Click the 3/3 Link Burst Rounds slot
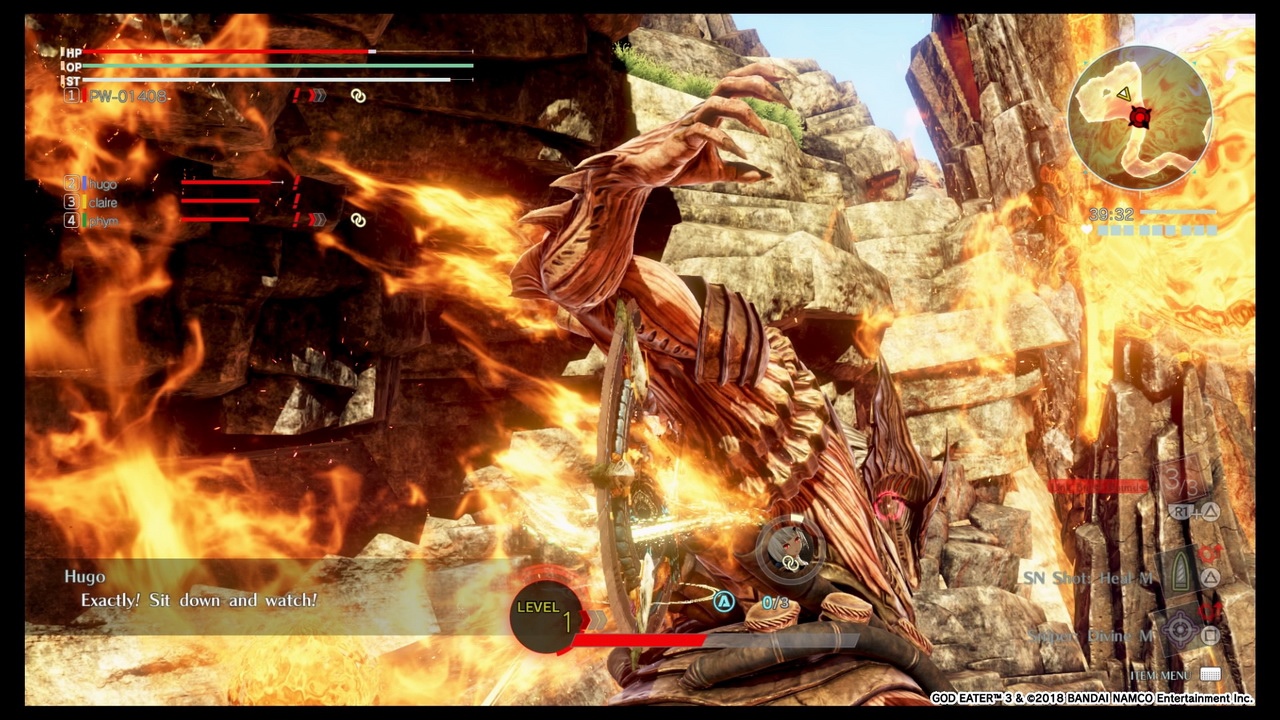This screenshot has height=720, width=1280. pyautogui.click(x=1180, y=484)
